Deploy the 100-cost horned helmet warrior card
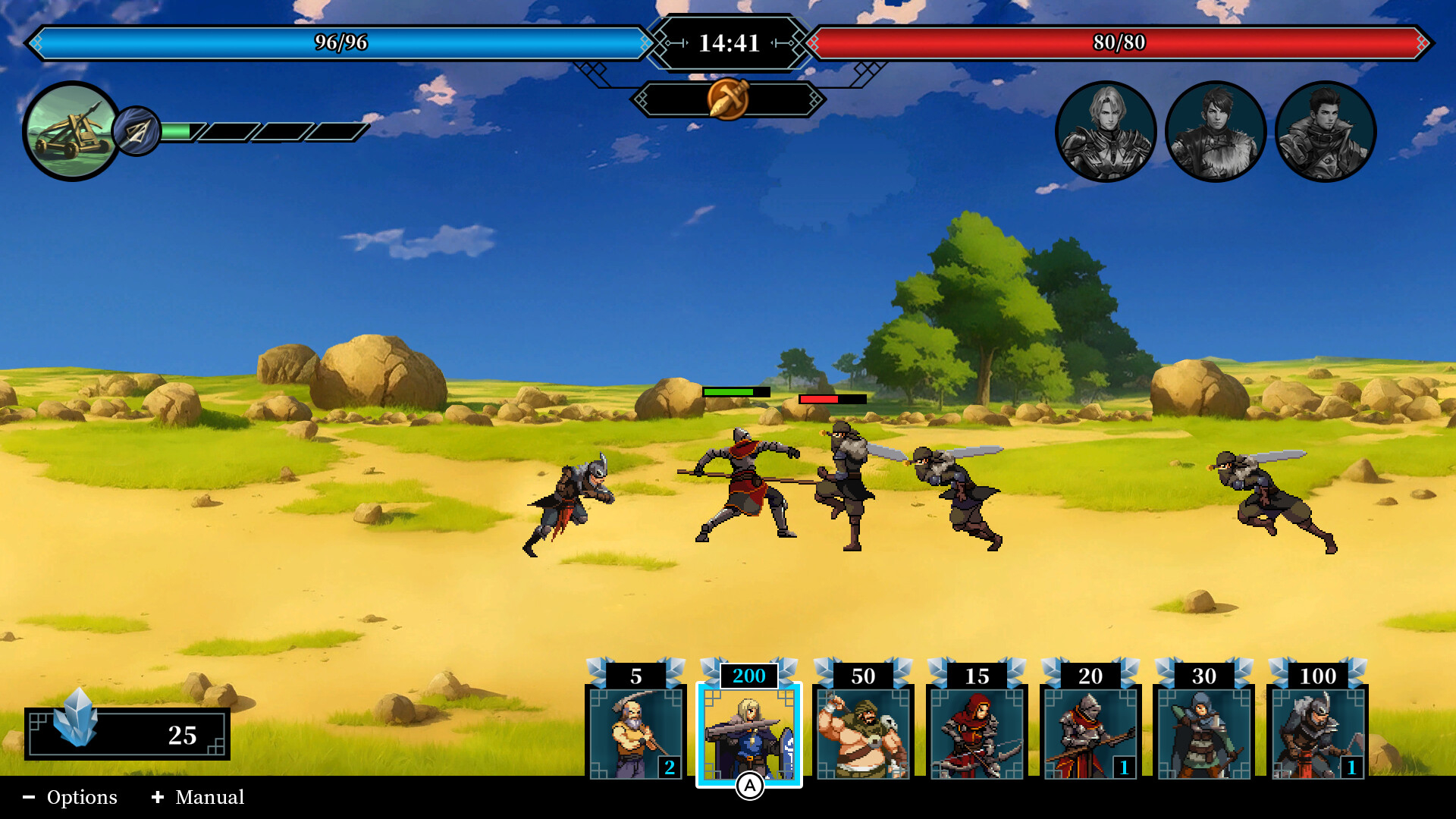 click(1318, 732)
